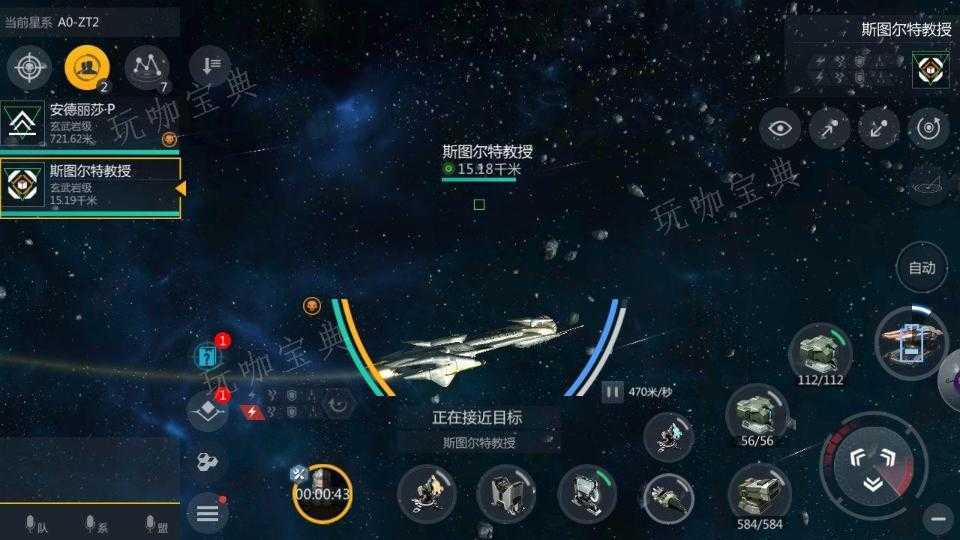Screen dimensions: 960x540
Task: Open the crosshair overview filter
Action: 30,68
